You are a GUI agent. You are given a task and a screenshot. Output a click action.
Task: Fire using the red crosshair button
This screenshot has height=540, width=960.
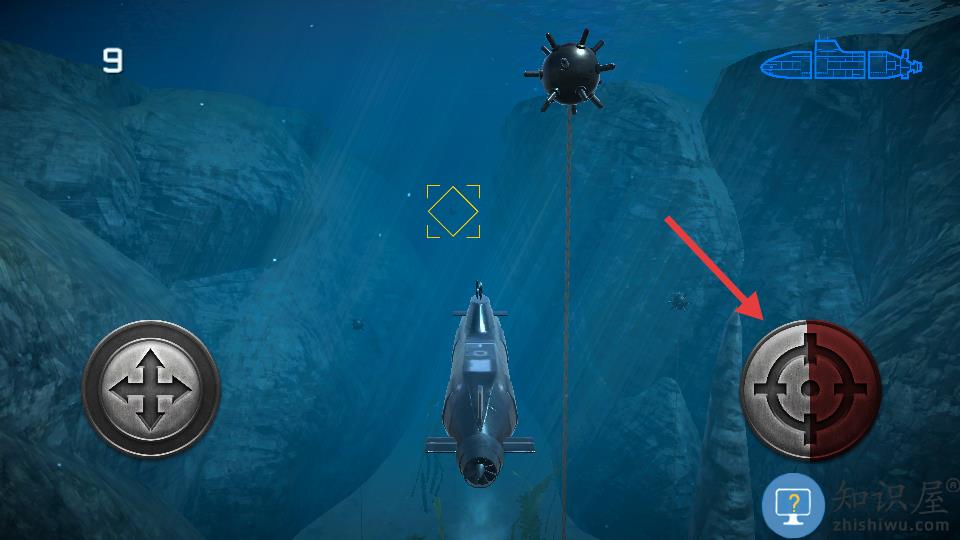(810, 389)
